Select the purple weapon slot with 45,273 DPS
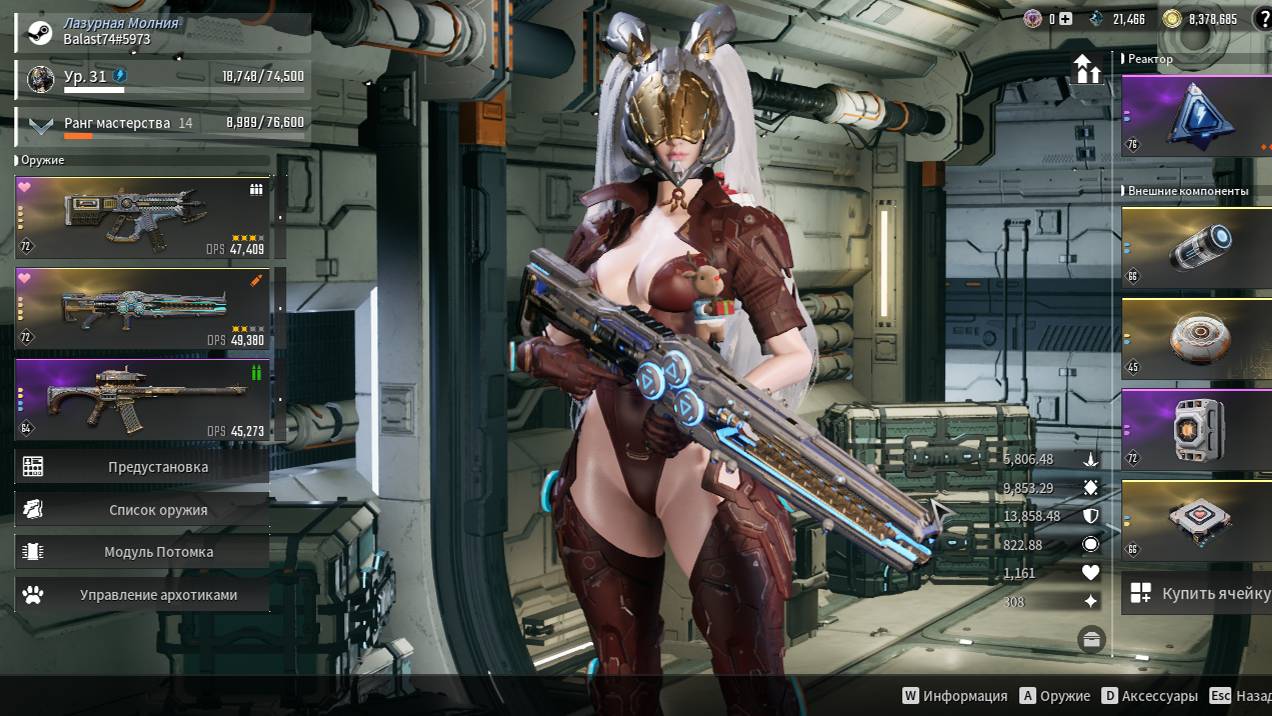The image size is (1272, 716). click(x=142, y=399)
